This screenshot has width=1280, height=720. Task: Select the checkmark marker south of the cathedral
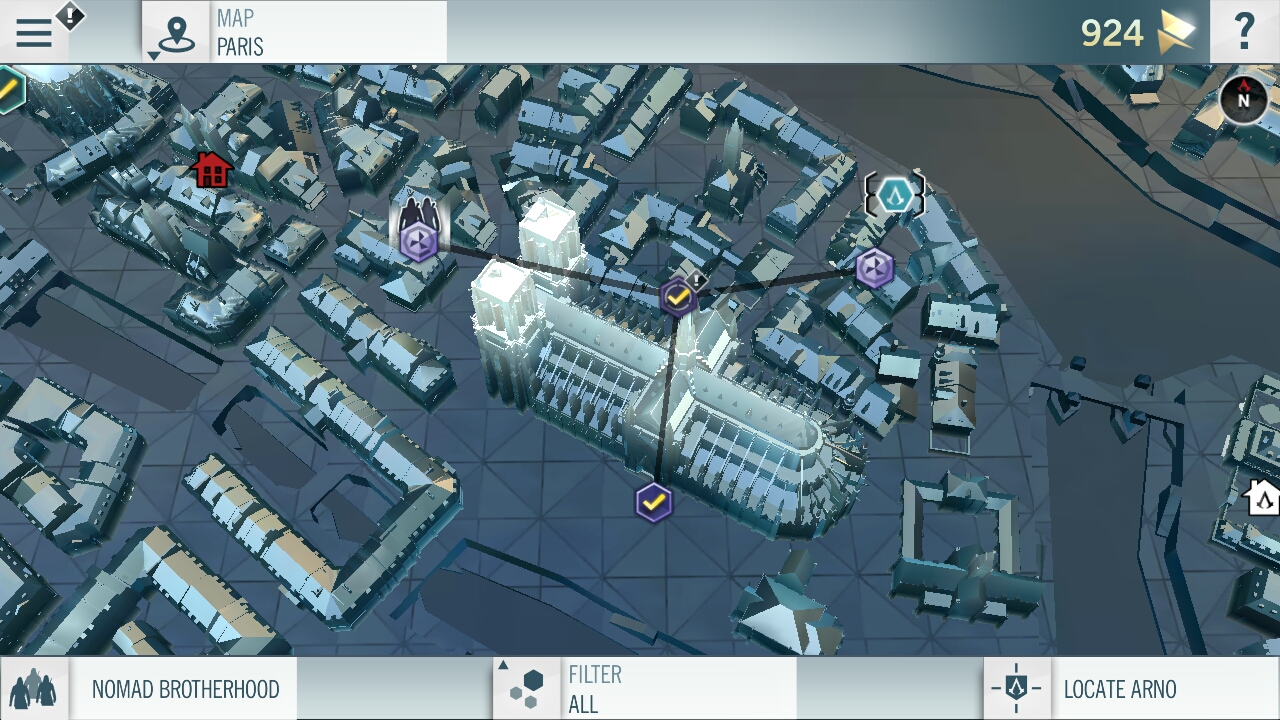coord(653,502)
